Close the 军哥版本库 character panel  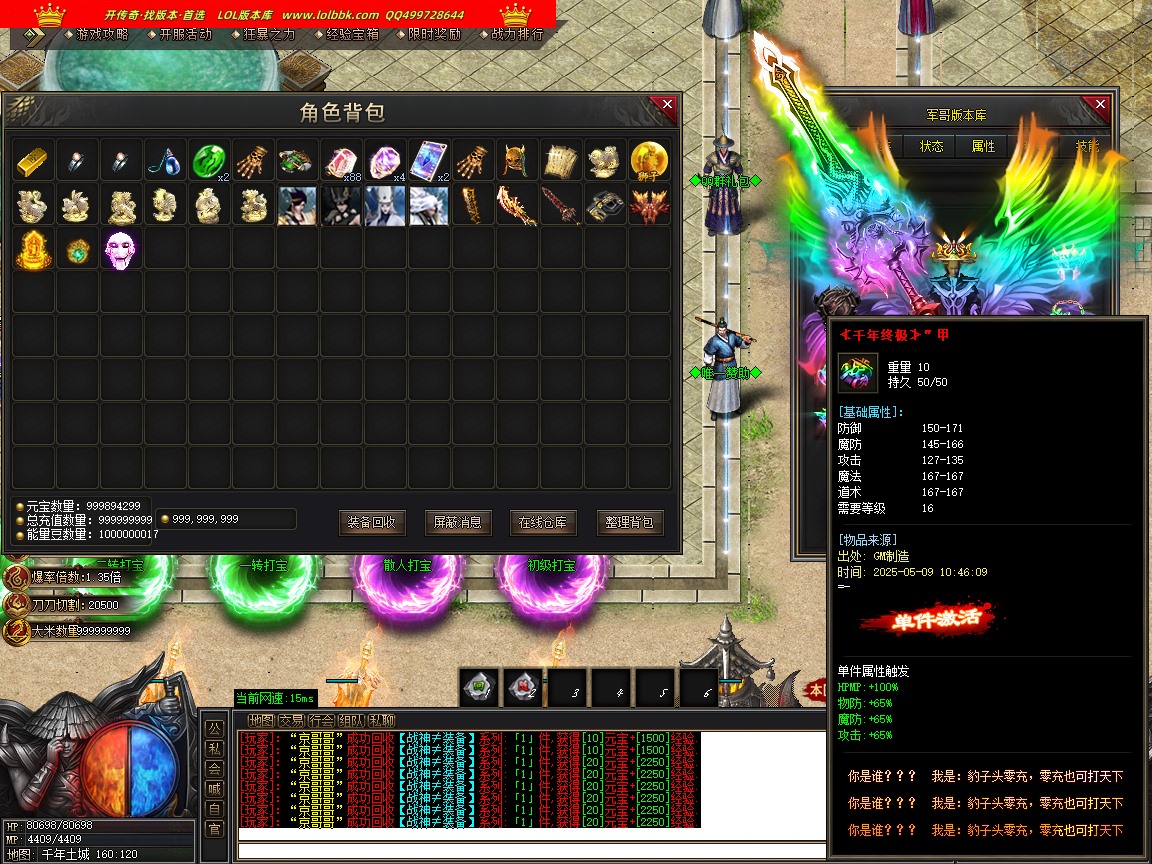1100,106
